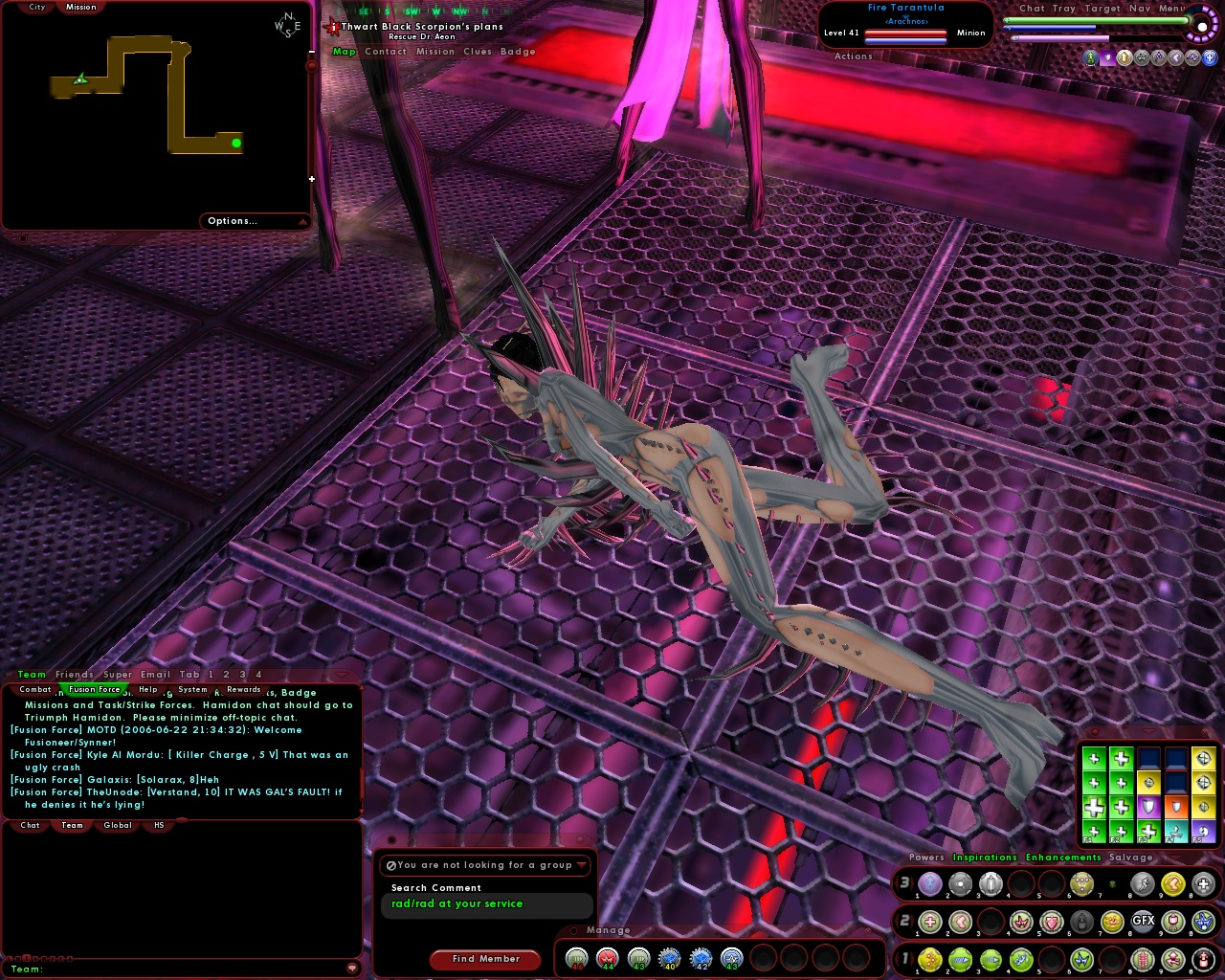
Task: Toggle supergroup mode via the shield status icon
Action: (x=1107, y=58)
